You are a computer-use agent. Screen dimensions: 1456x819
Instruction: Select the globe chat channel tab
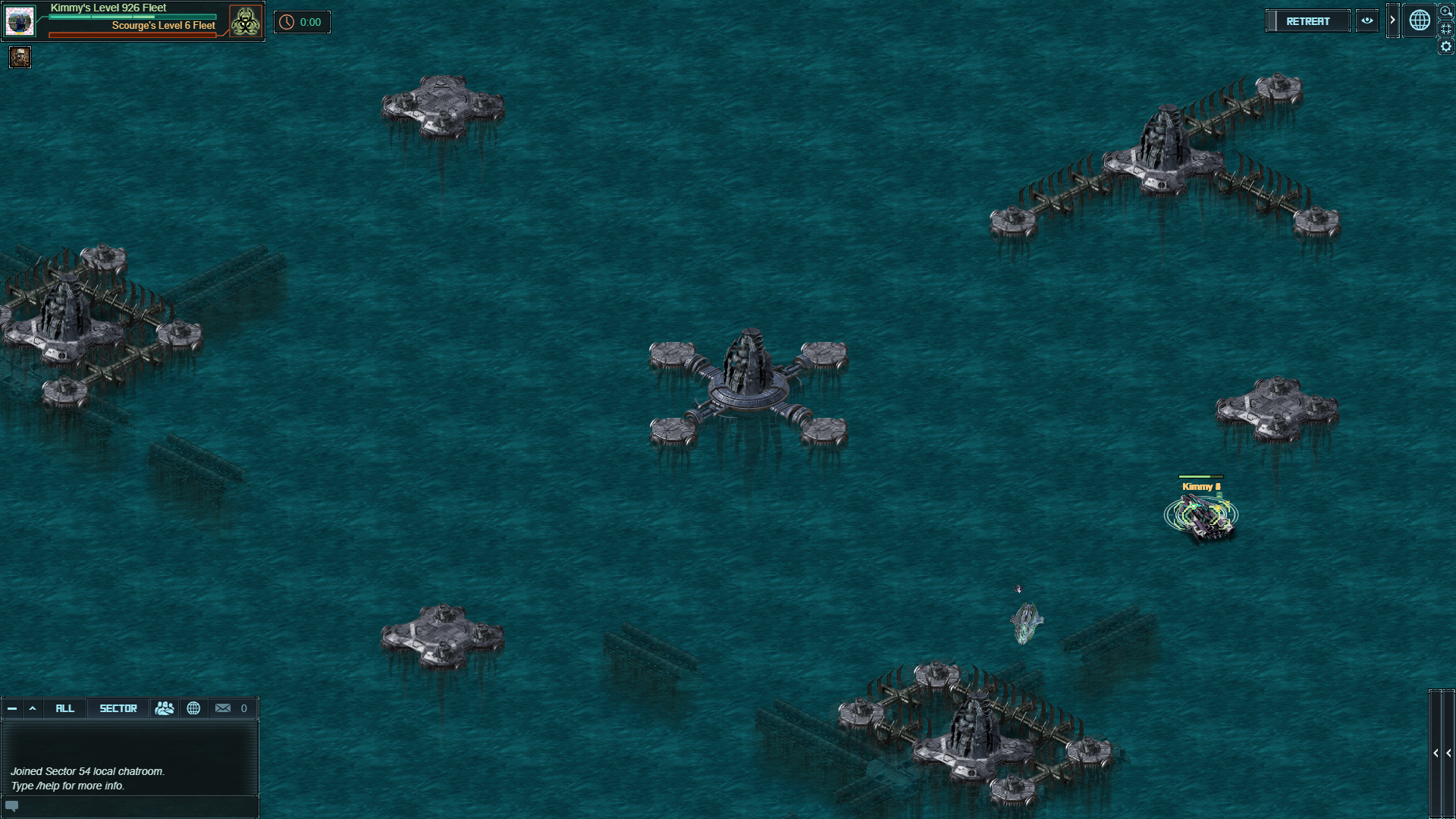click(x=193, y=708)
